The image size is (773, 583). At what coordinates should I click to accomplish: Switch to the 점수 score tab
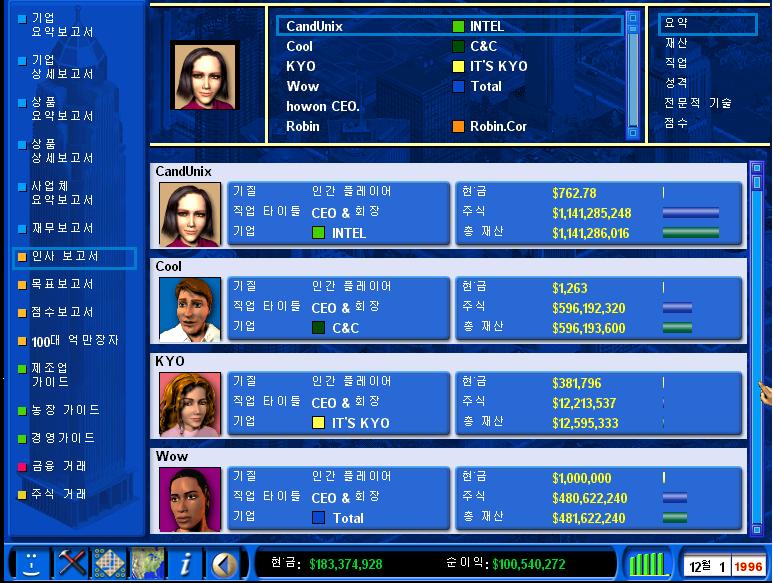click(676, 123)
